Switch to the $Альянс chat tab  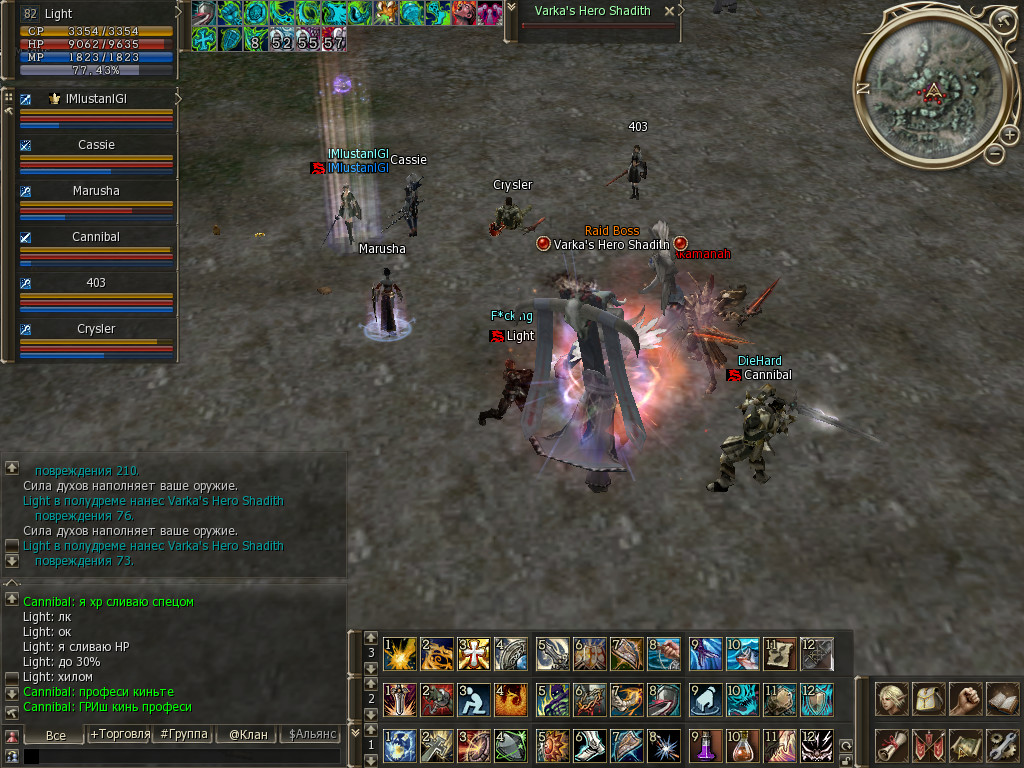[x=311, y=734]
